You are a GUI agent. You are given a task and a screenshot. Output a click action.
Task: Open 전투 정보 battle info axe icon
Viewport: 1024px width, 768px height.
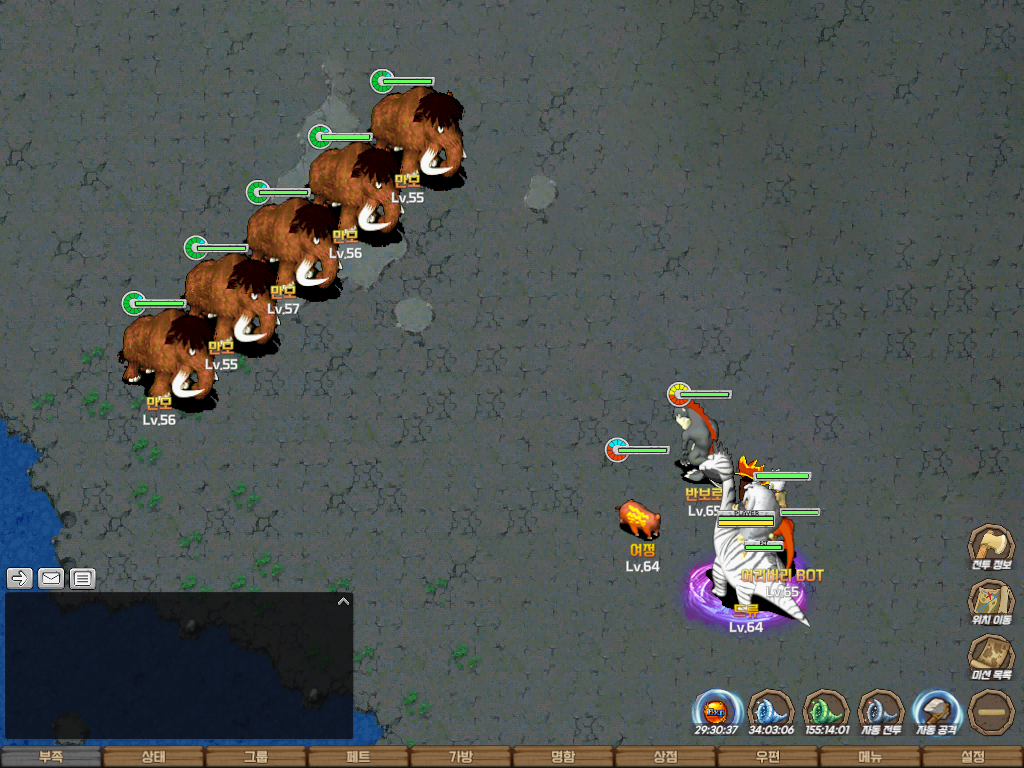[991, 545]
